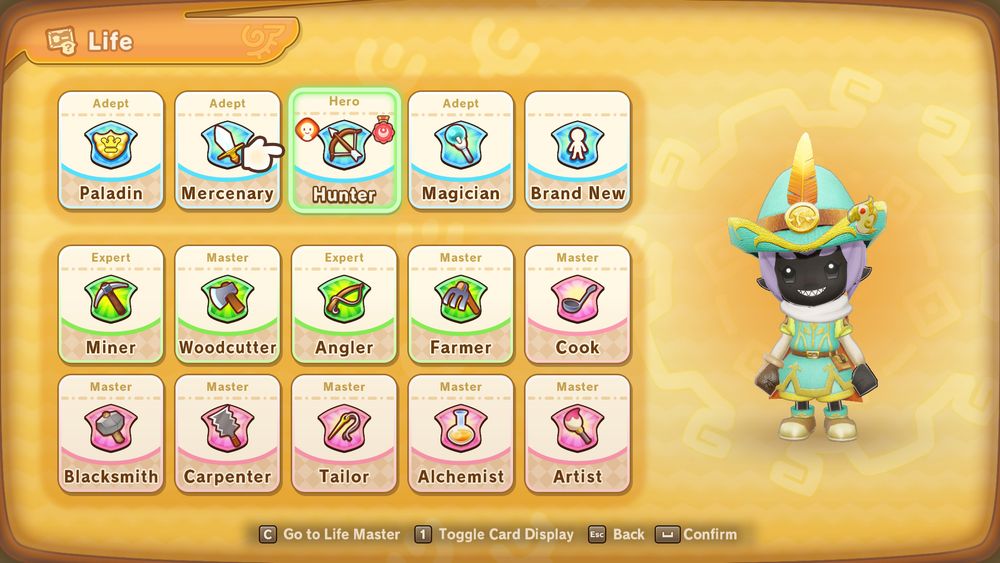
Task: Click Back to leave Life menu
Action: tap(616, 534)
